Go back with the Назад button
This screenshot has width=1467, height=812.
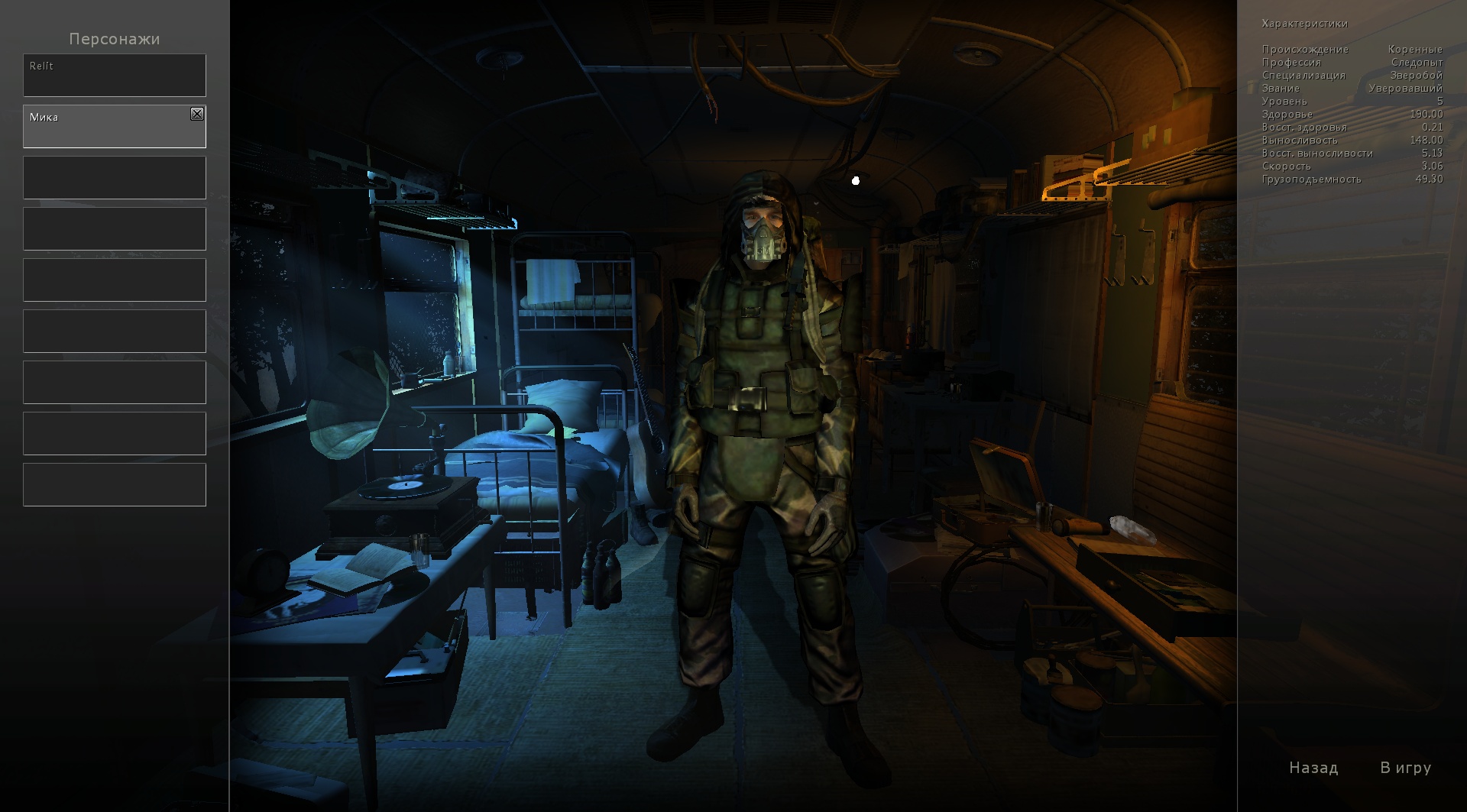click(1313, 768)
